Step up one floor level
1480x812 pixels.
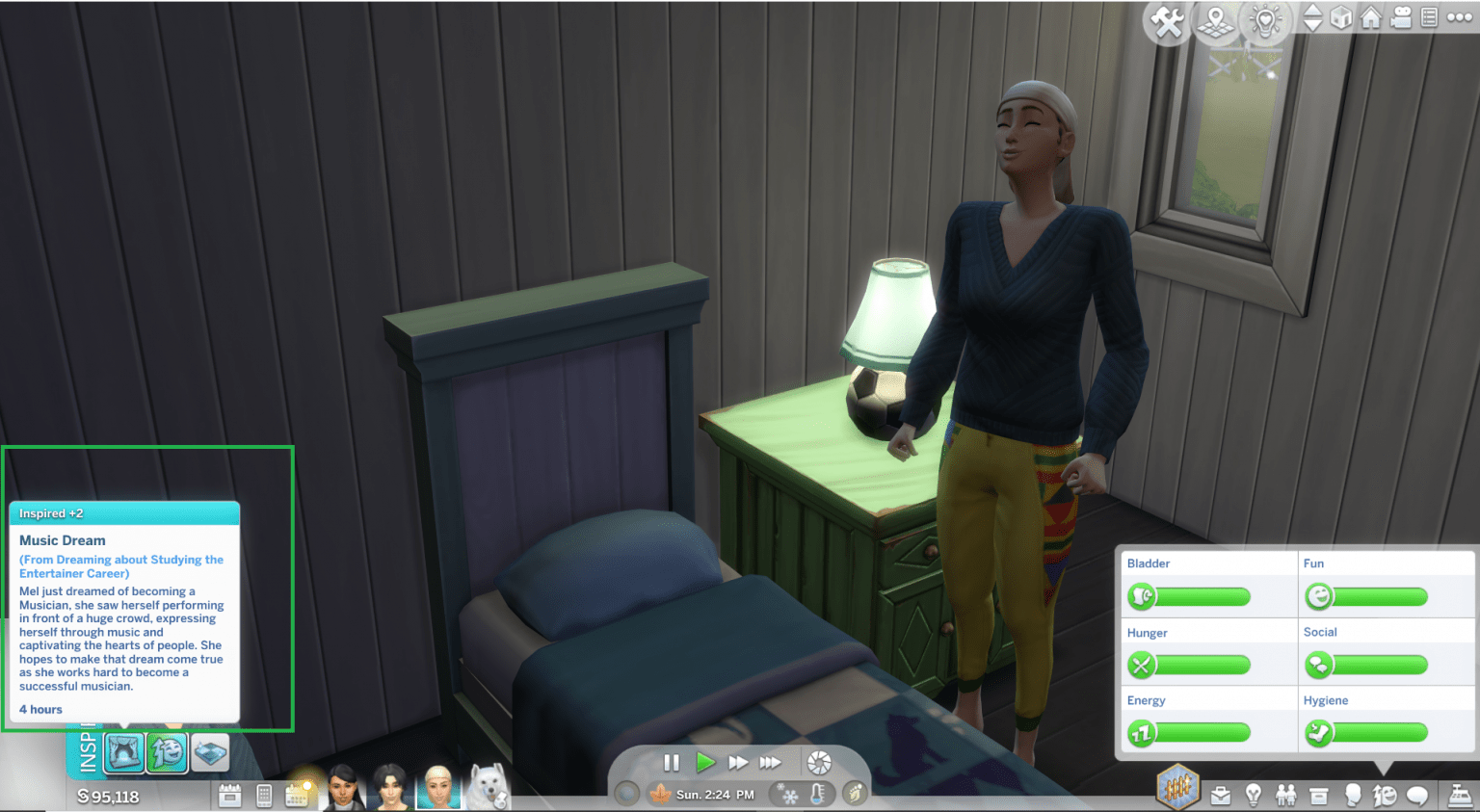click(x=1311, y=12)
